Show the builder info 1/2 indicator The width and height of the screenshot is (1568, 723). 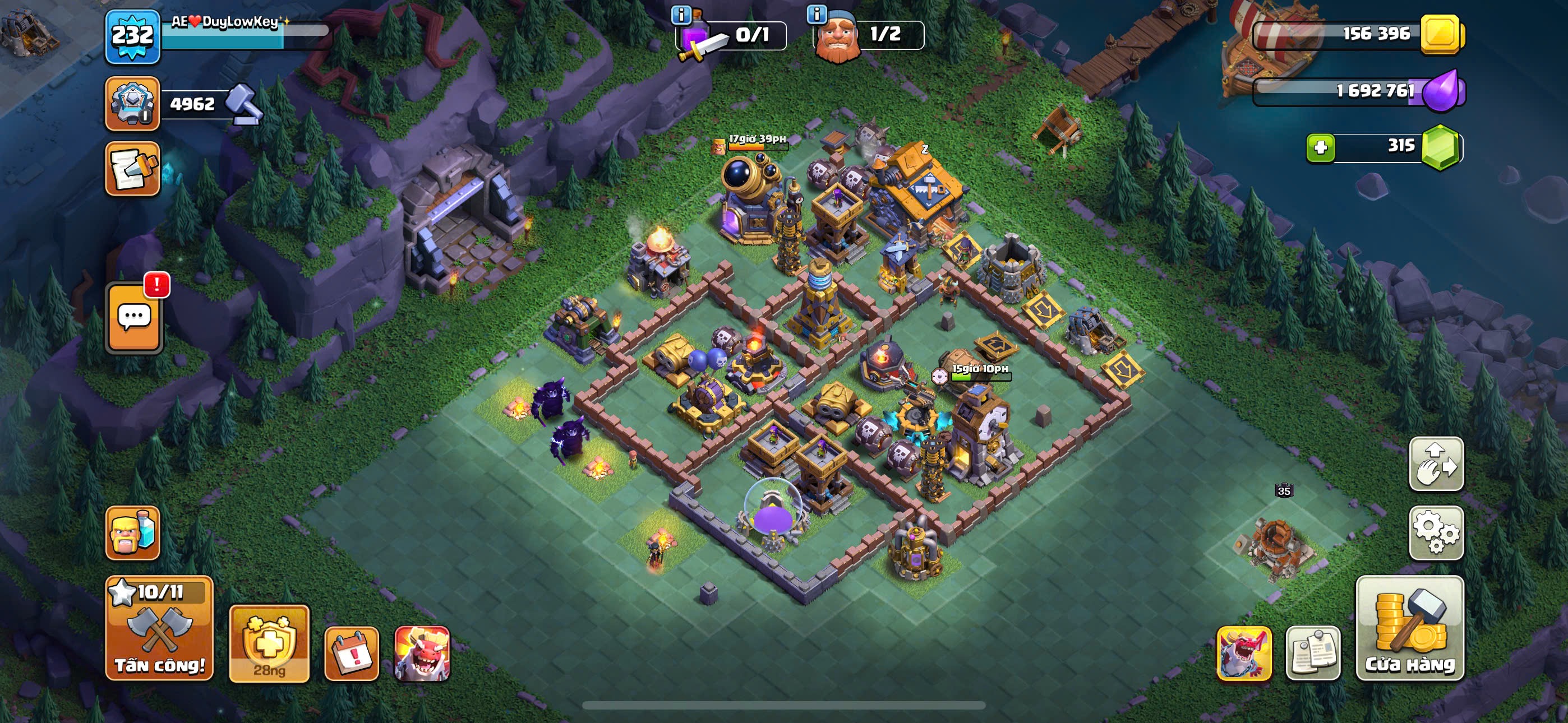tap(869, 34)
